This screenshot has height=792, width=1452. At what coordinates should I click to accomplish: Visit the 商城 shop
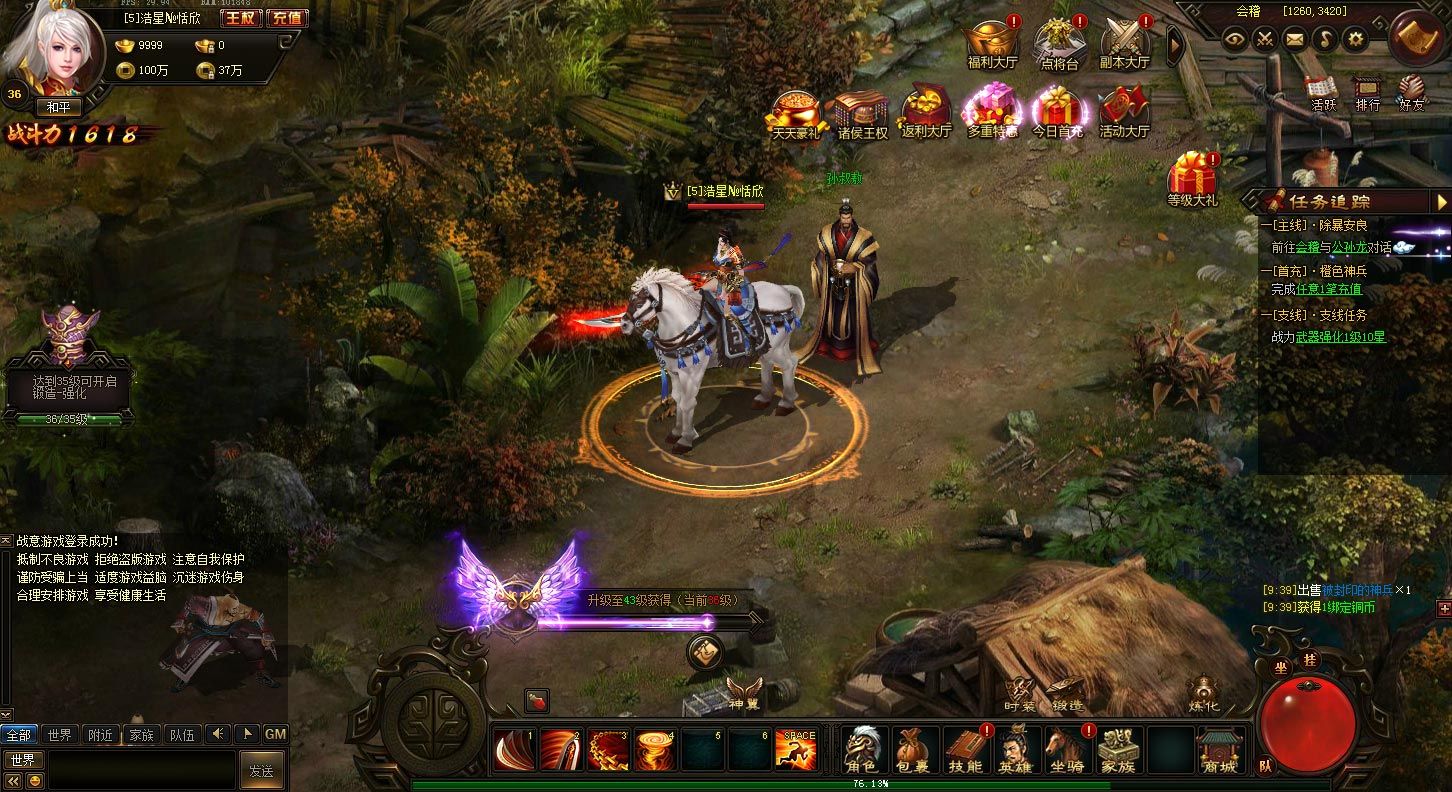(1219, 750)
